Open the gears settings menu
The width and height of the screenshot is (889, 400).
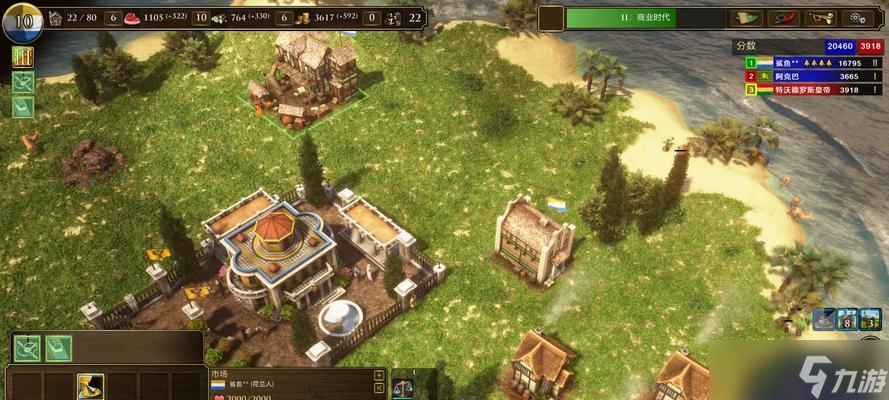click(x=857, y=17)
